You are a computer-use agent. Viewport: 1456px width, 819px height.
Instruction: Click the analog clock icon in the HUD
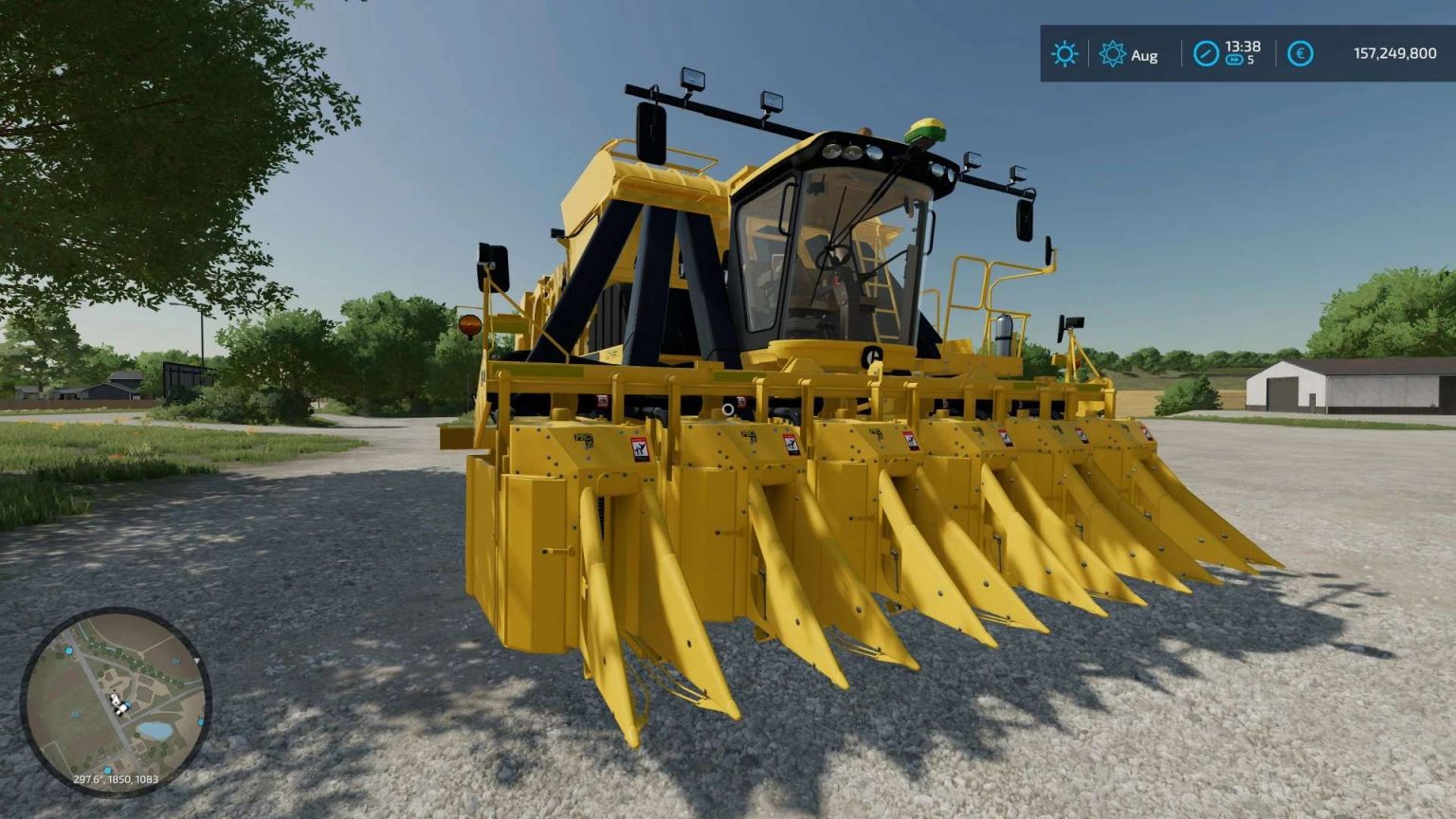[1207, 53]
